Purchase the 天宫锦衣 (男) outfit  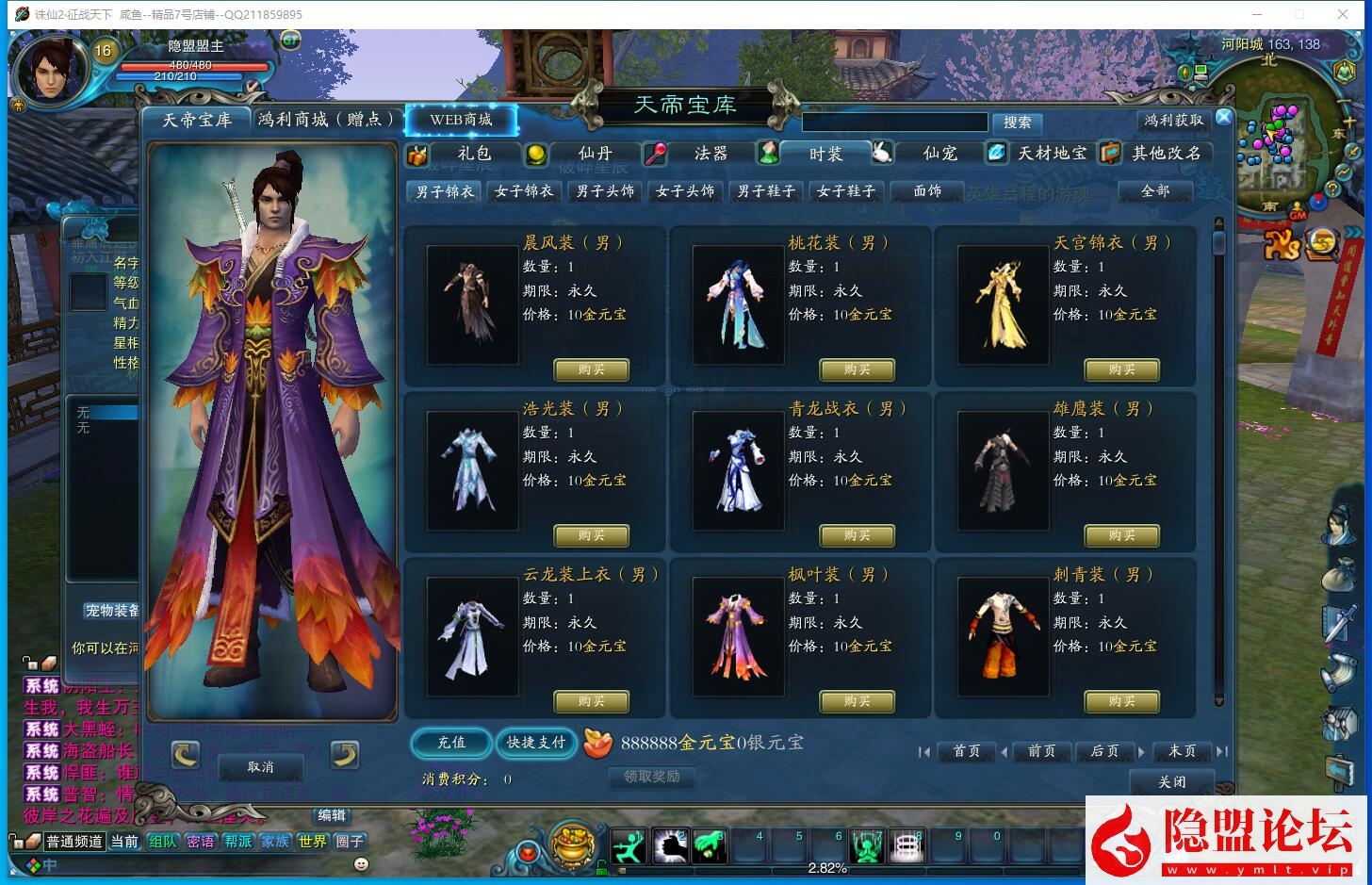[1121, 369]
